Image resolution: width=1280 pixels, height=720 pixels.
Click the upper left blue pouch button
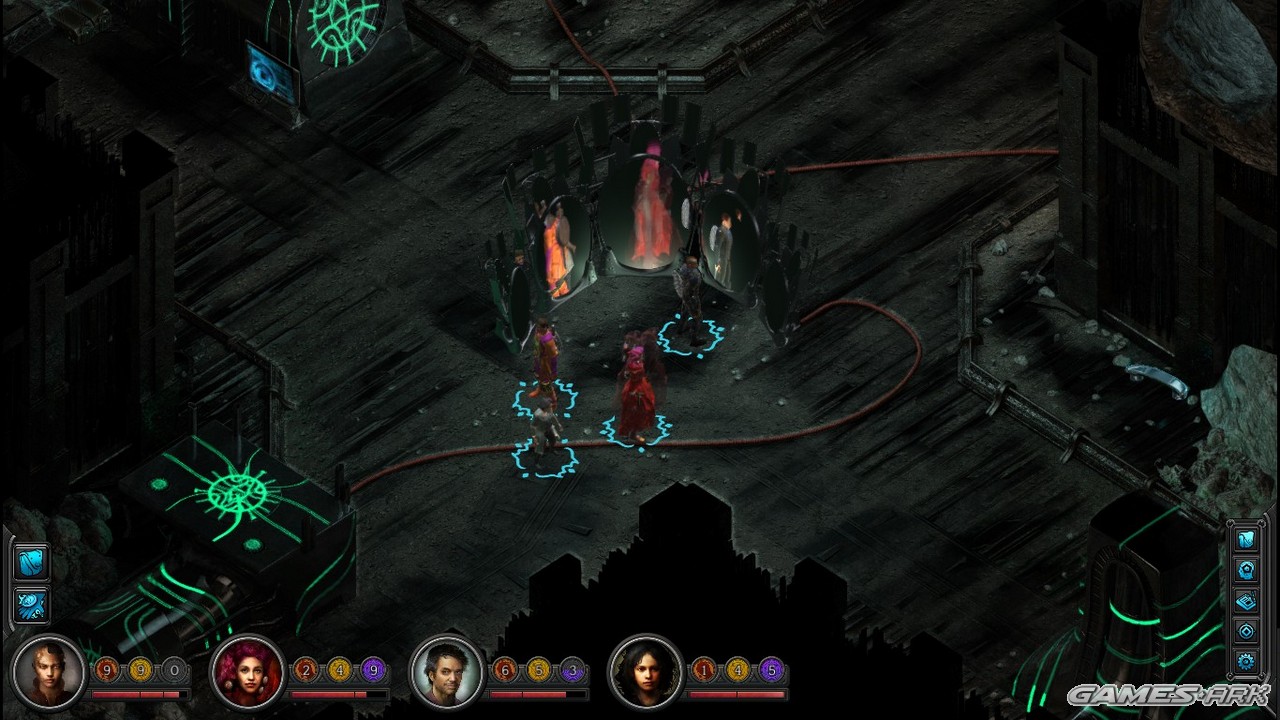(31, 562)
